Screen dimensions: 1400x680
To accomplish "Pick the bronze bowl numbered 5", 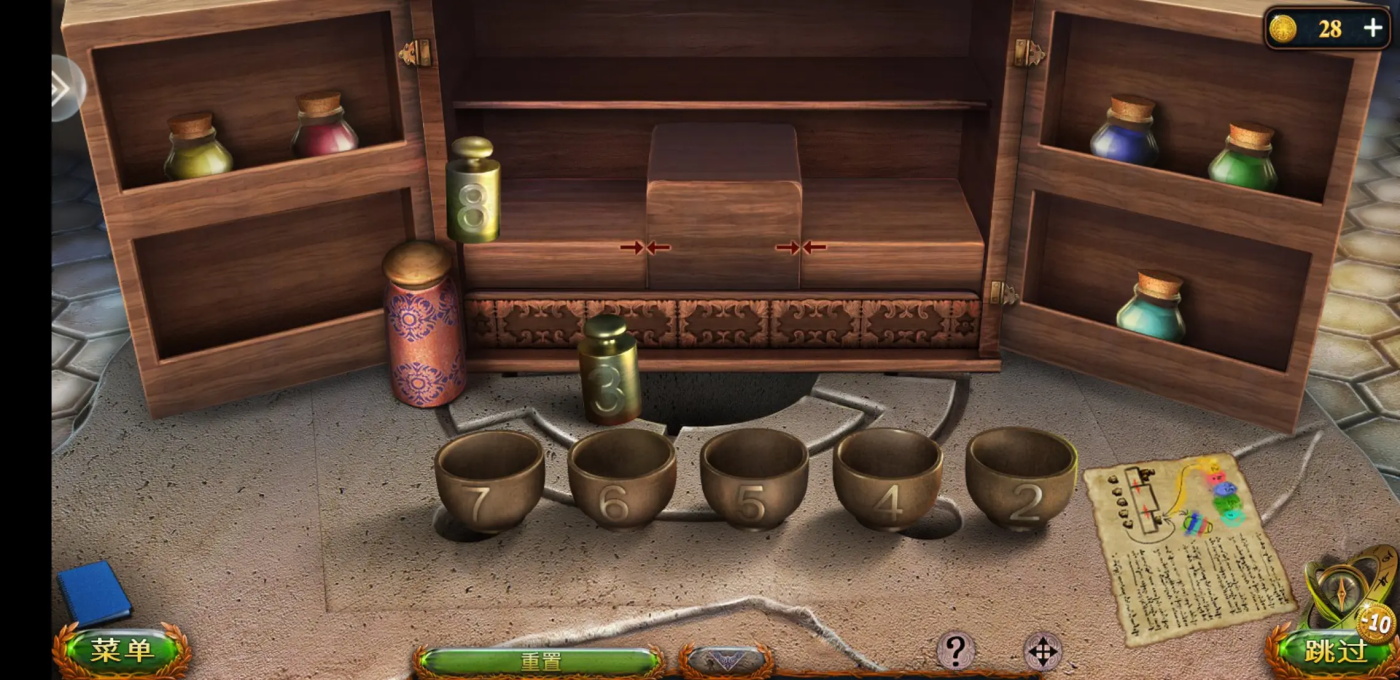I will pos(754,478).
